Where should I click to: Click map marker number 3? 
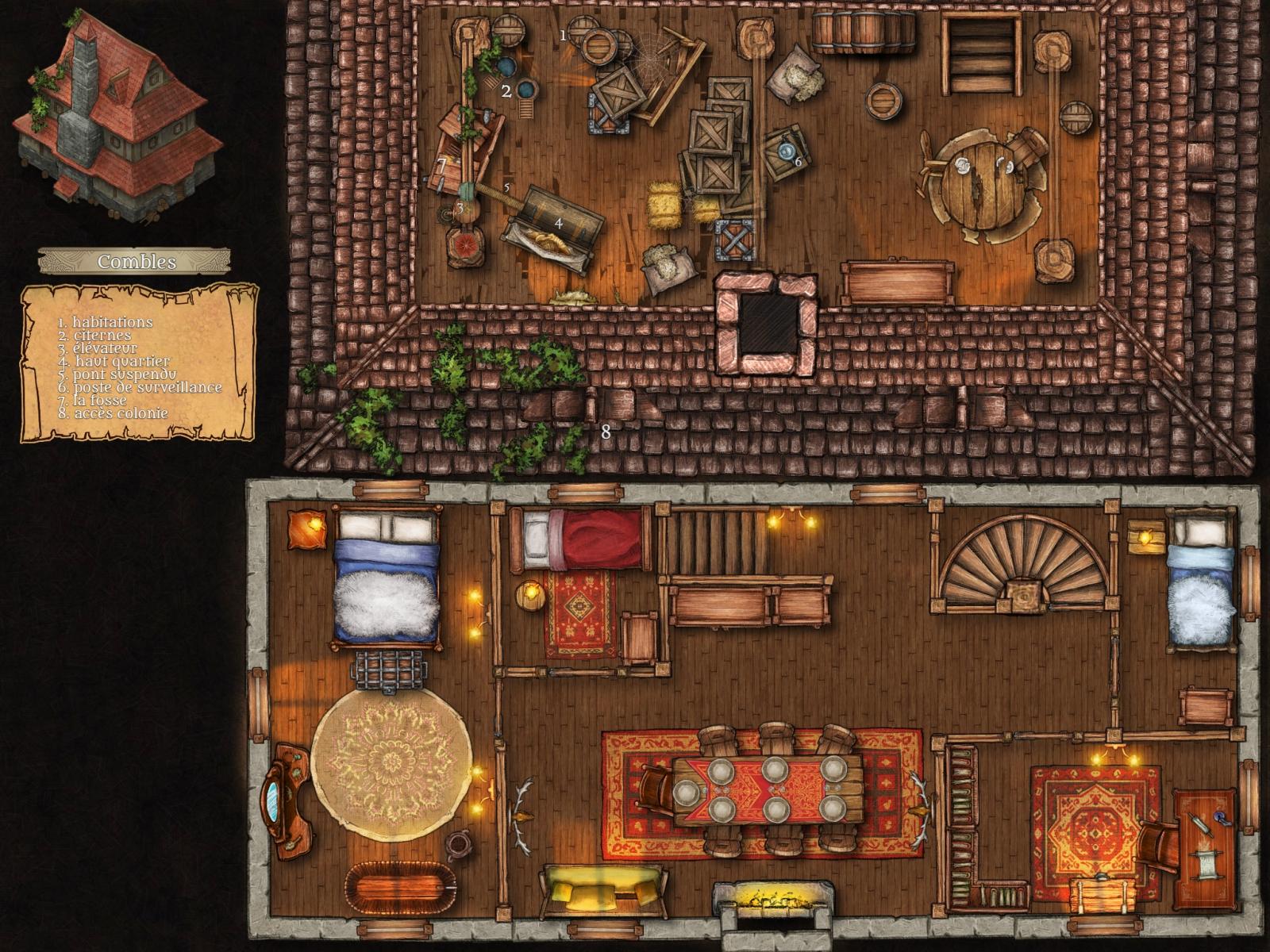459,209
